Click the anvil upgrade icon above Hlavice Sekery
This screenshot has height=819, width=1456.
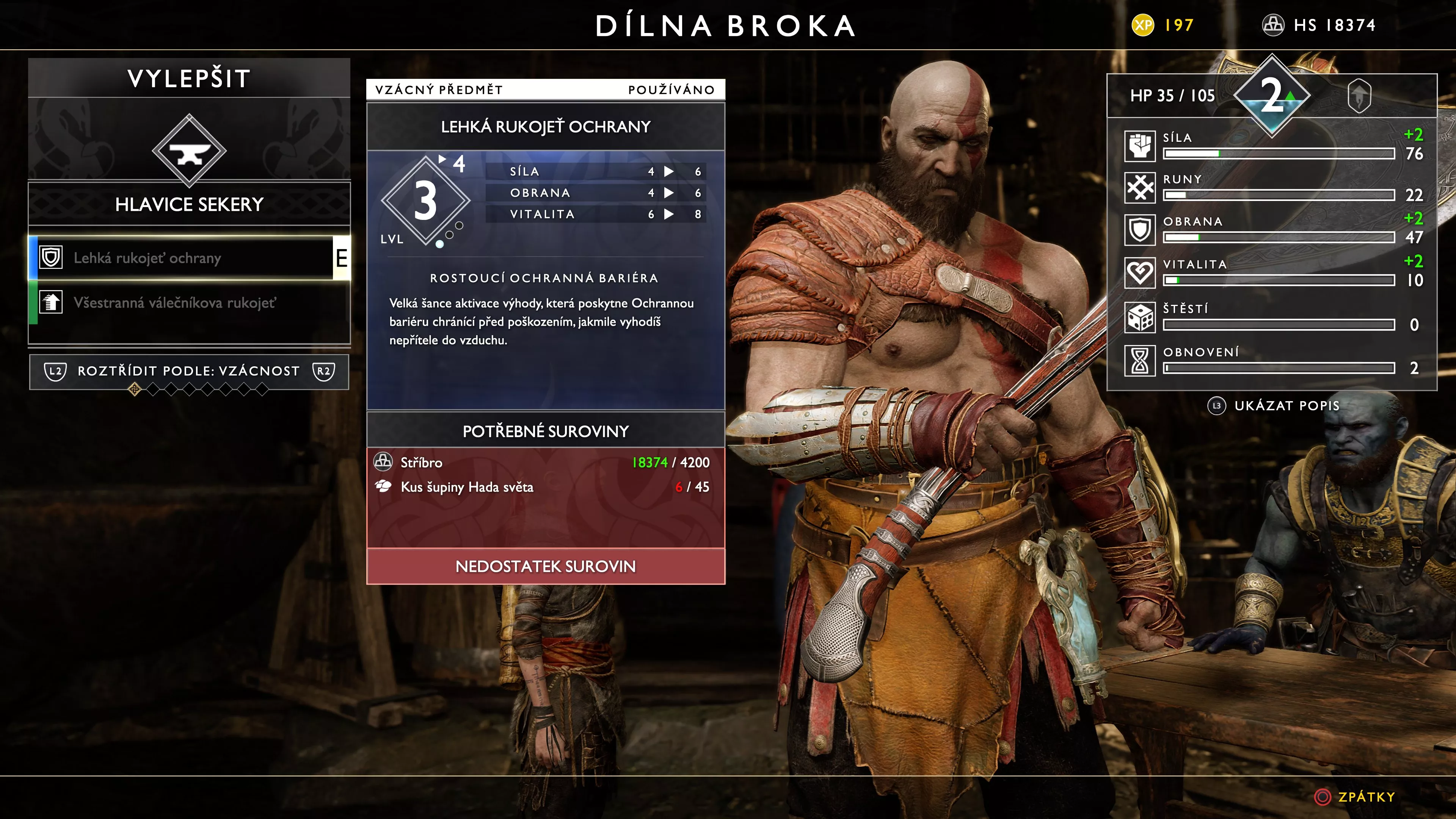click(x=189, y=151)
